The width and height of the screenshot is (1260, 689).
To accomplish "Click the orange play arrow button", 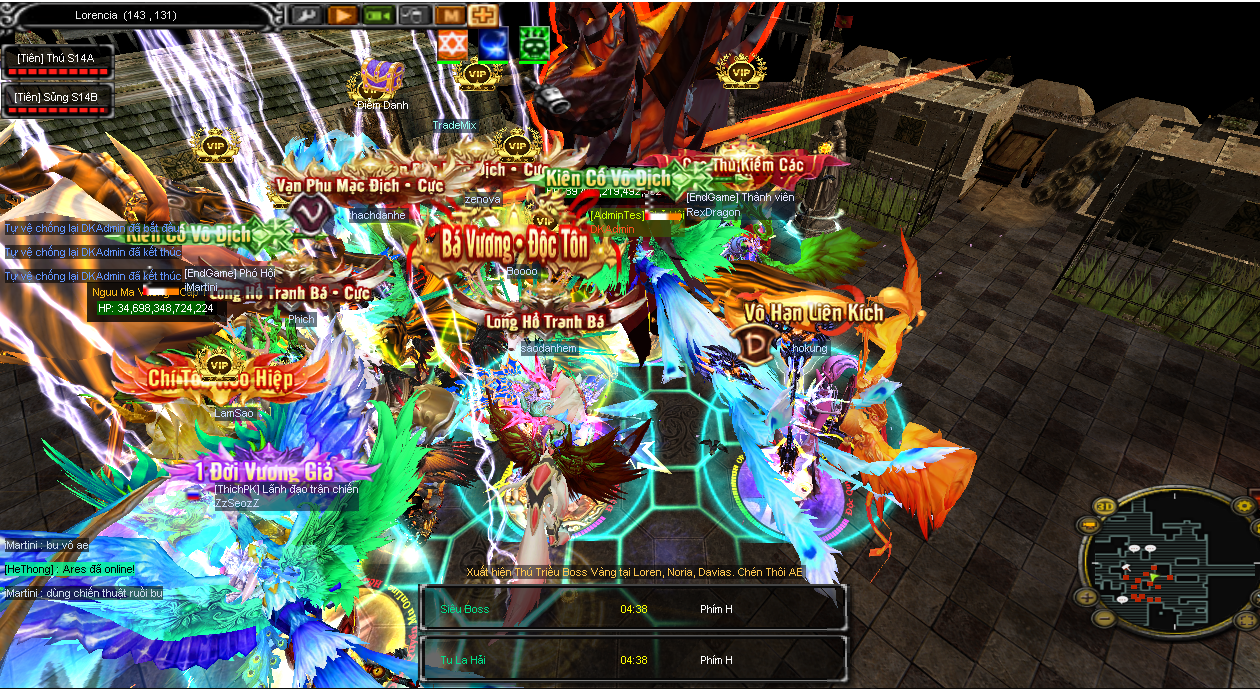I will pos(342,15).
